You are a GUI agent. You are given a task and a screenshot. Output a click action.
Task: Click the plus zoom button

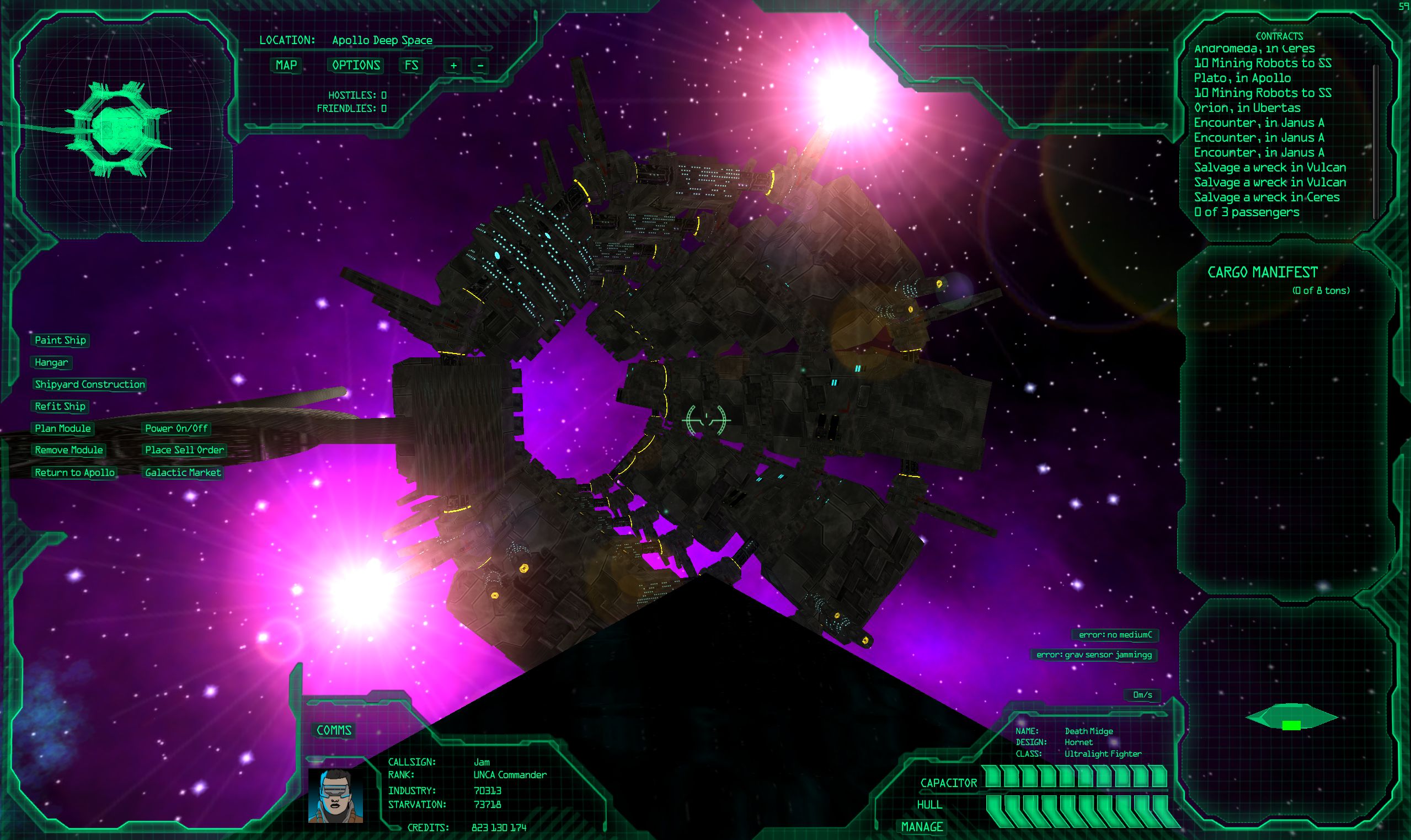pyautogui.click(x=453, y=66)
